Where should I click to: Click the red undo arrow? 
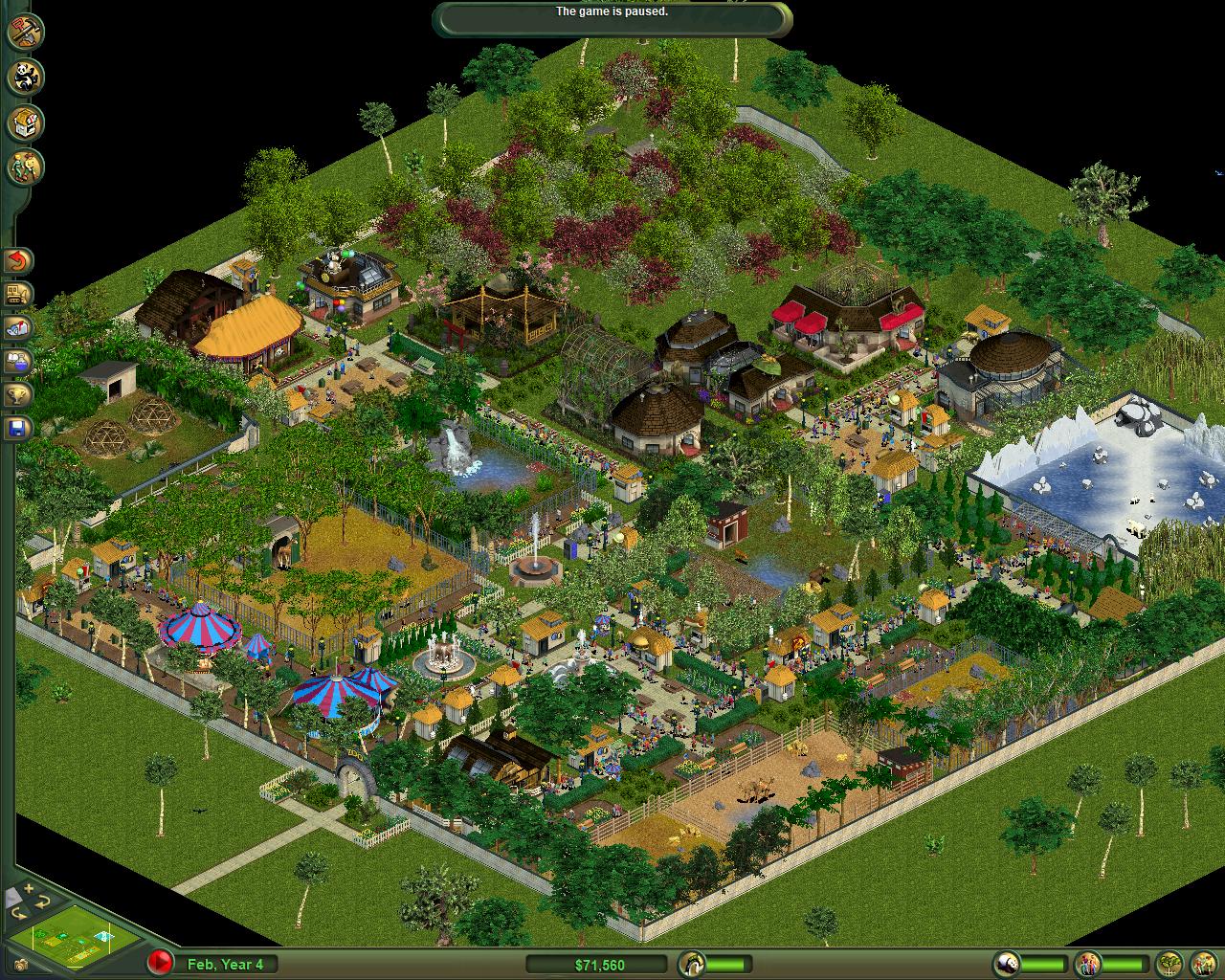click(x=17, y=259)
